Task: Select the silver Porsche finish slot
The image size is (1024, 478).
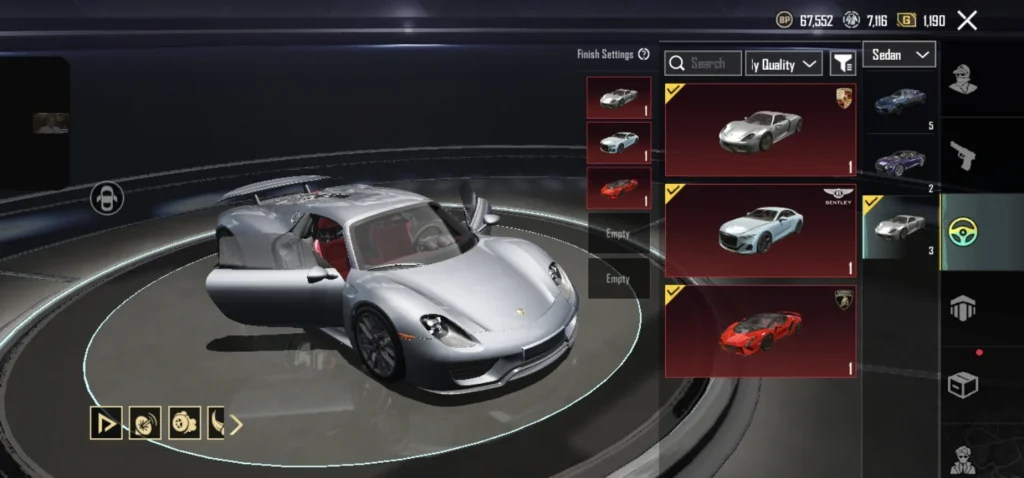Action: point(618,98)
